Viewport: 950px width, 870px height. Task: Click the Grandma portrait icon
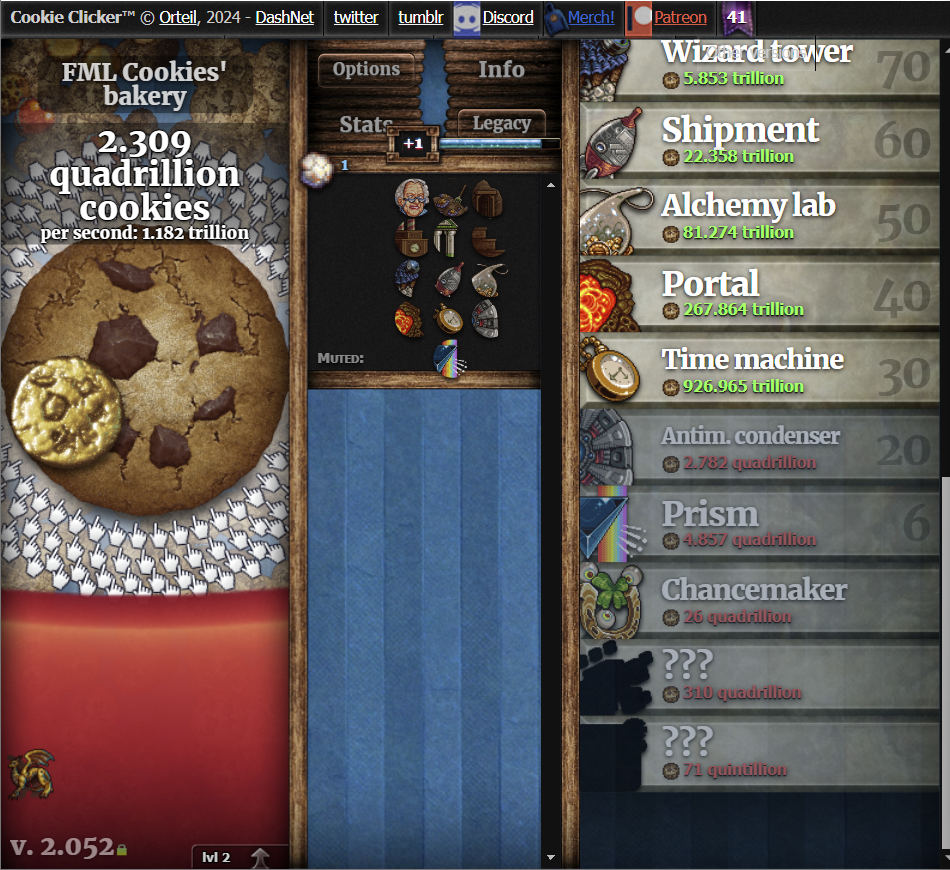[x=411, y=197]
